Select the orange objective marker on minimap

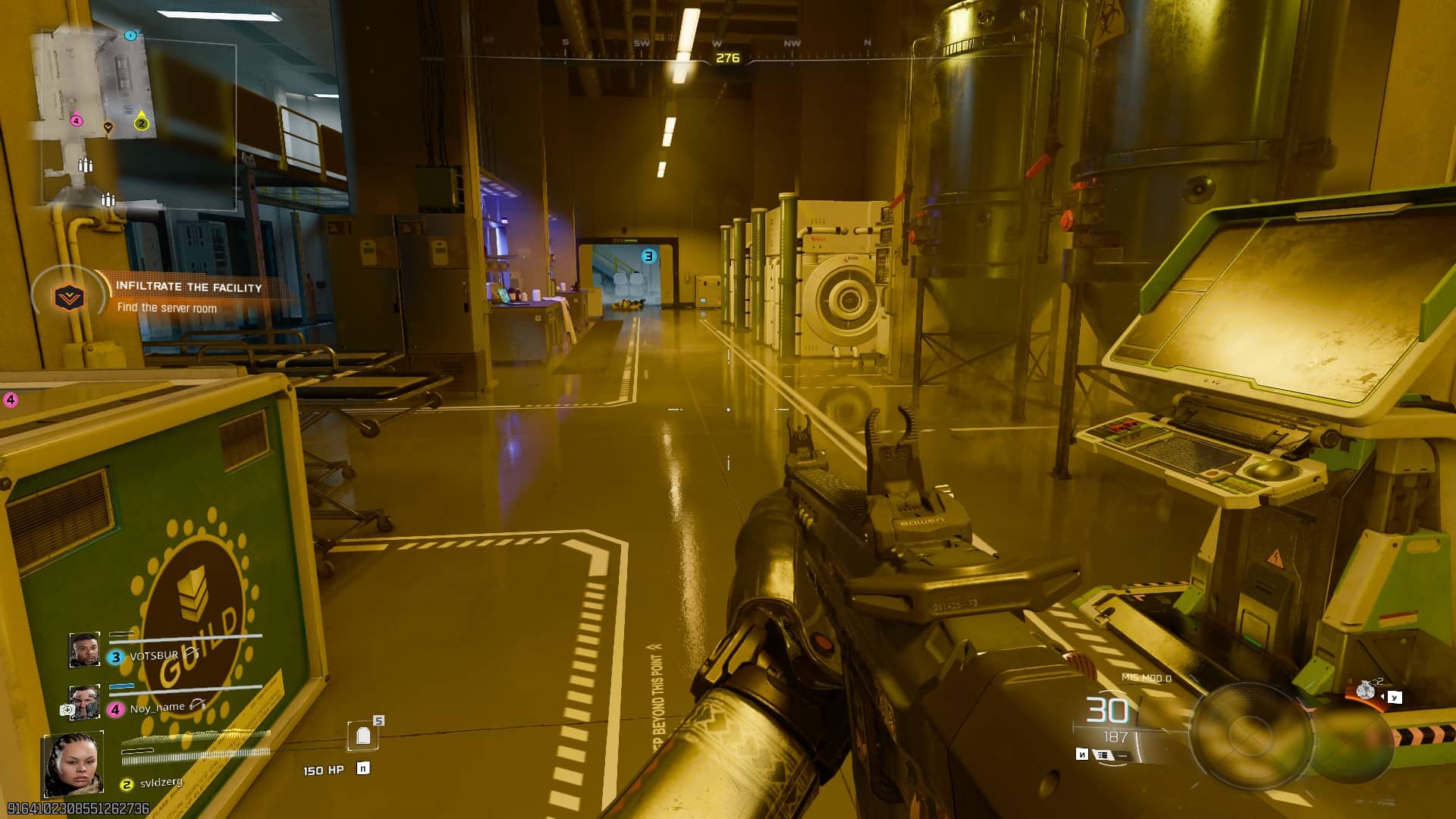tap(108, 127)
